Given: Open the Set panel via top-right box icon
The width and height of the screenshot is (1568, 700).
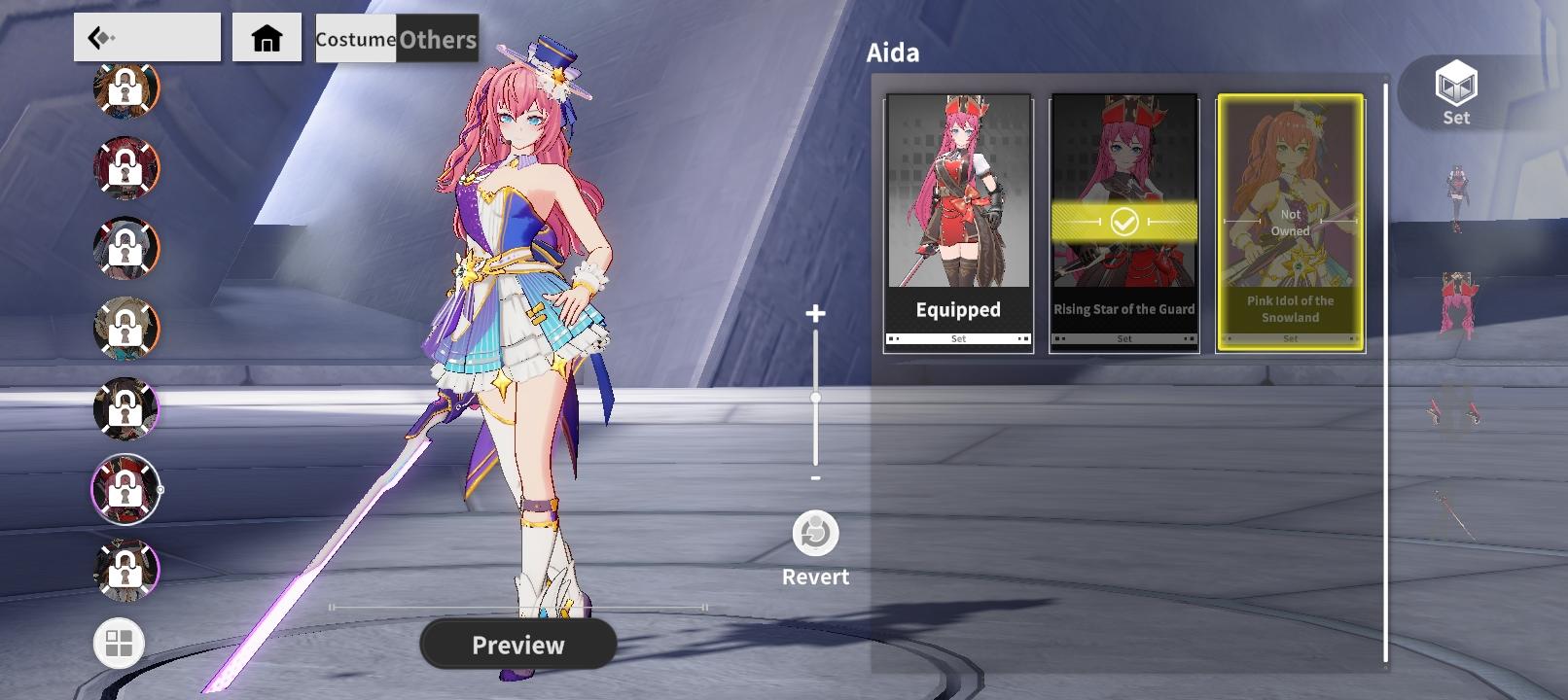Looking at the screenshot, I should [x=1455, y=92].
